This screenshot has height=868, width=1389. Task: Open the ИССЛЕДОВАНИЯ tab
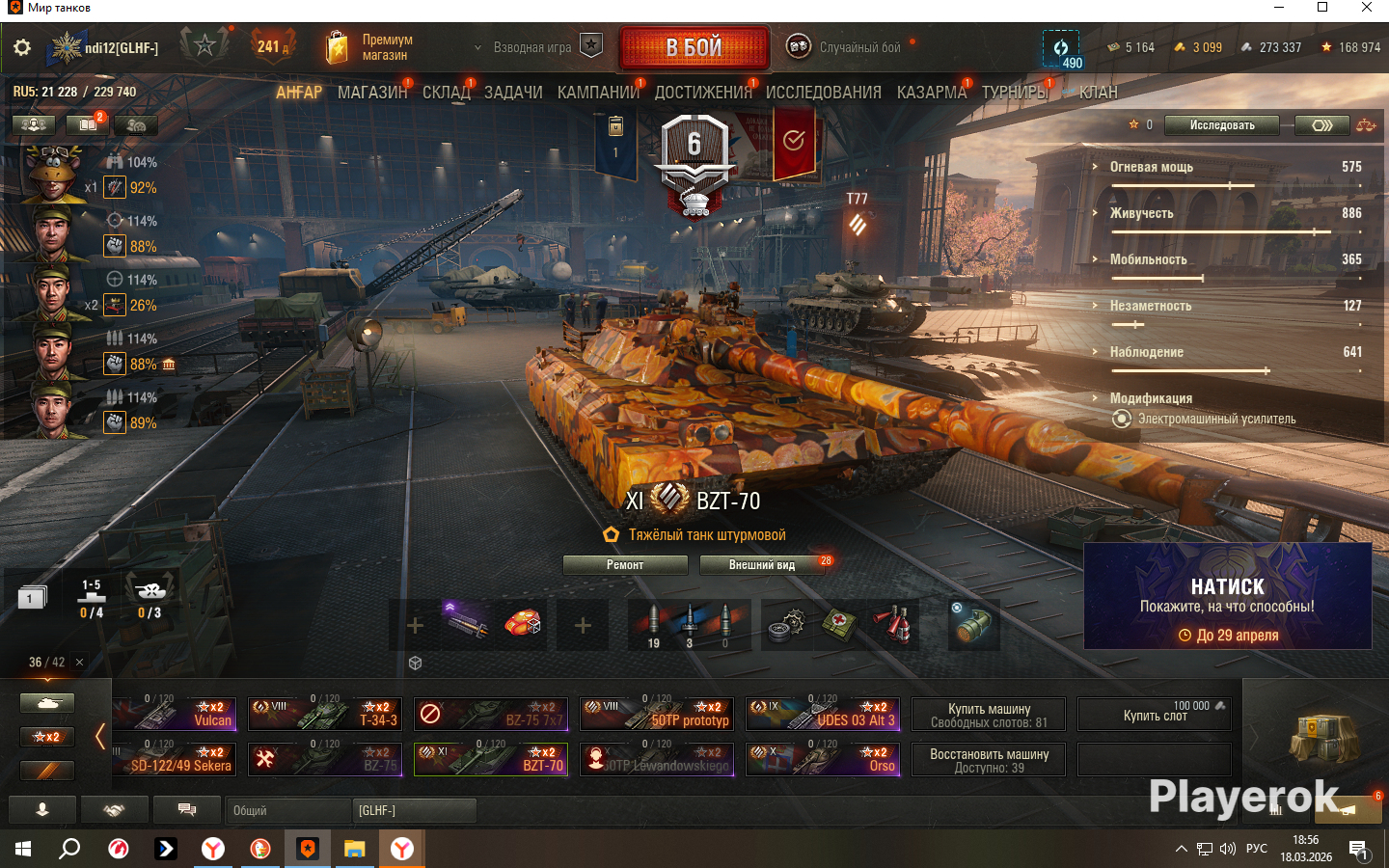coord(823,93)
